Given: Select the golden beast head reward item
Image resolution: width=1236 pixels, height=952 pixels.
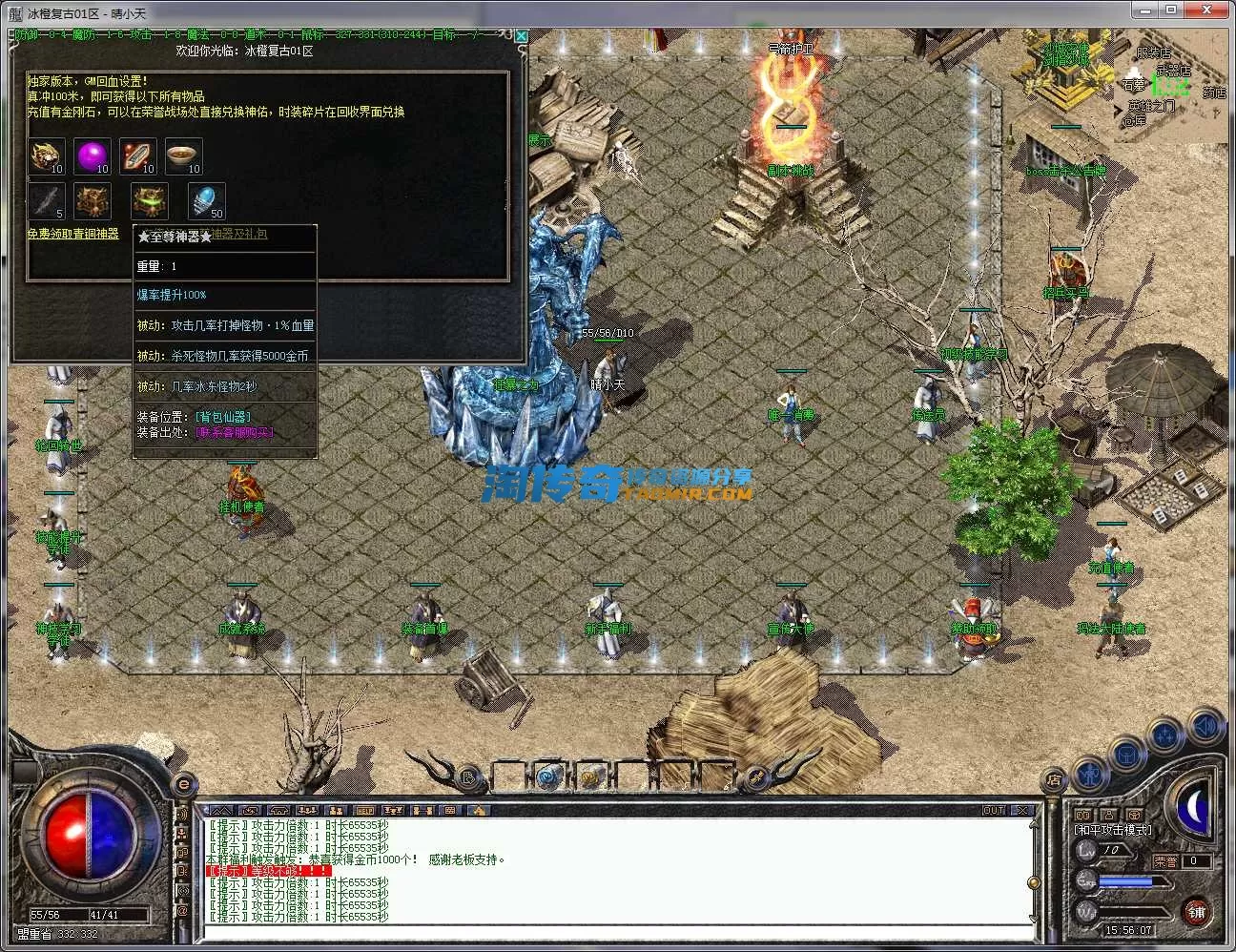Looking at the screenshot, I should click(x=46, y=155).
